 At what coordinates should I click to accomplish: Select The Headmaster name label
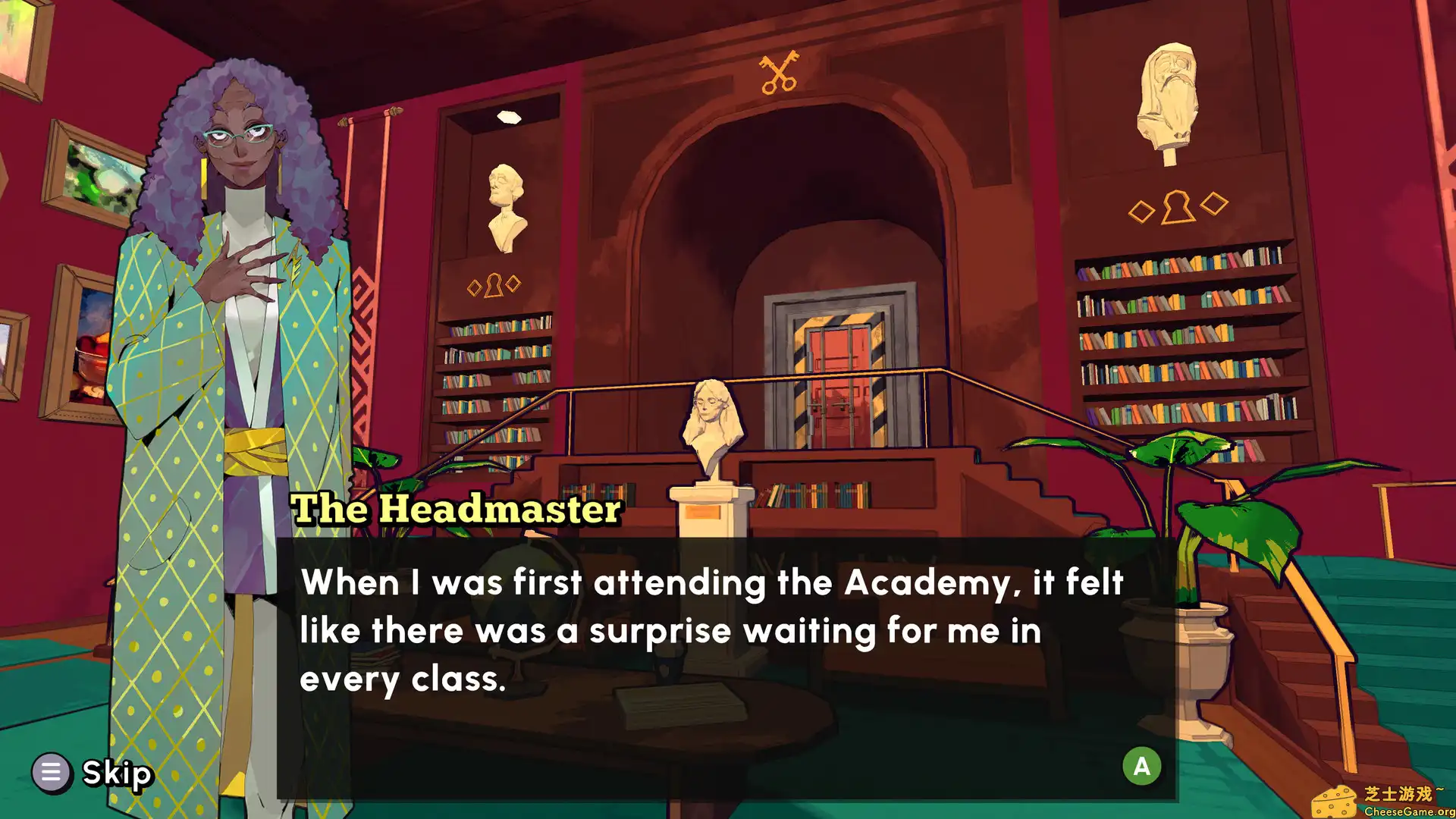[455, 510]
